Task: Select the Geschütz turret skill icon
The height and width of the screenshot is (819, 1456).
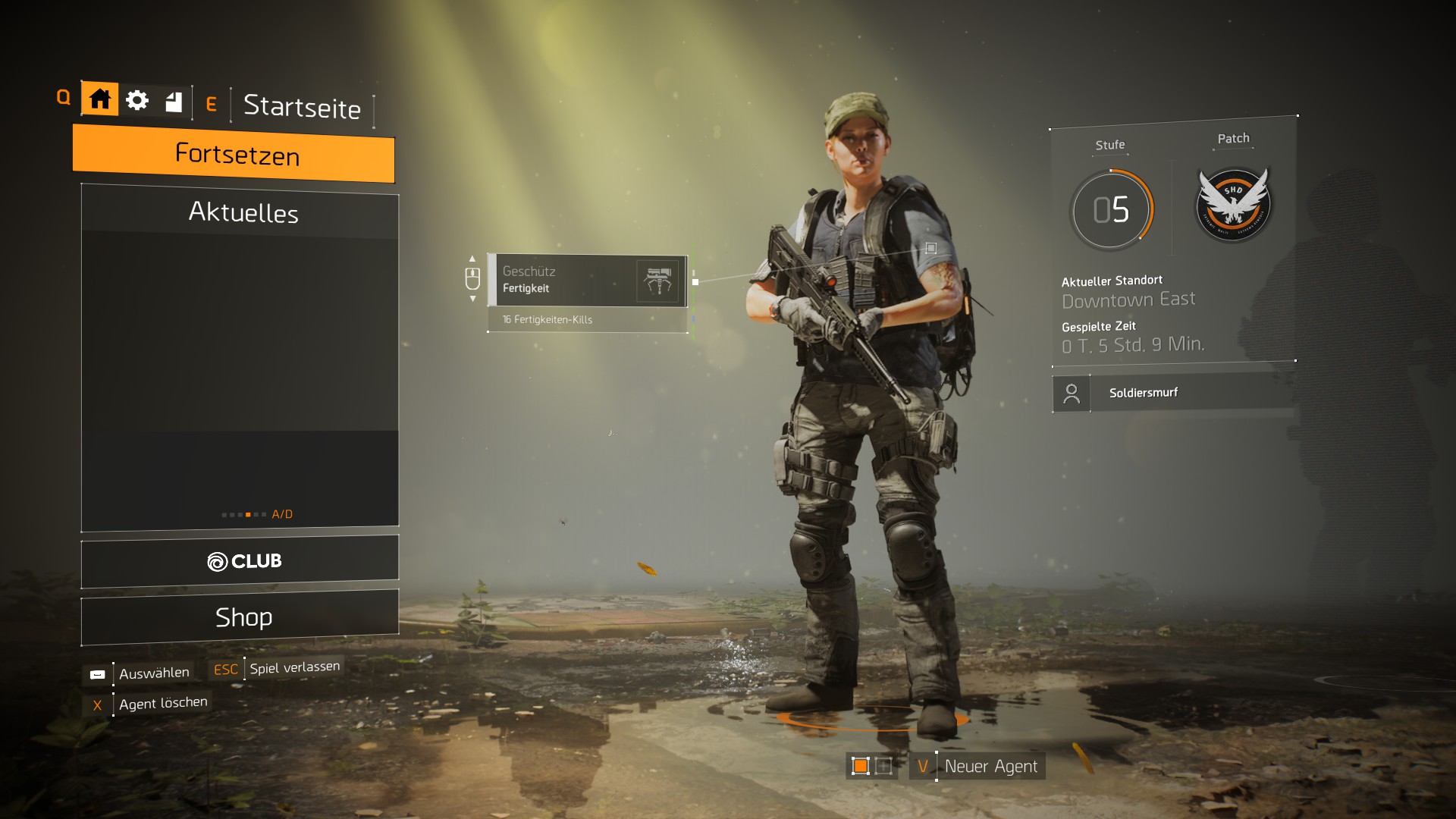Action: point(658,279)
